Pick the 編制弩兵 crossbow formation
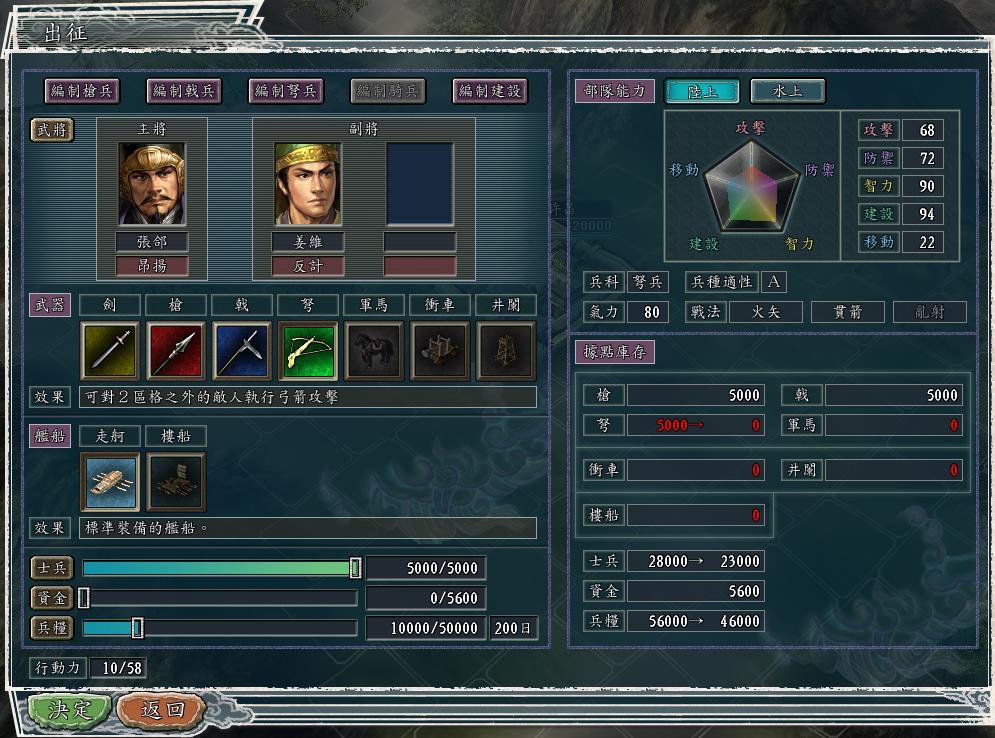The height and width of the screenshot is (738, 995). coord(286,91)
